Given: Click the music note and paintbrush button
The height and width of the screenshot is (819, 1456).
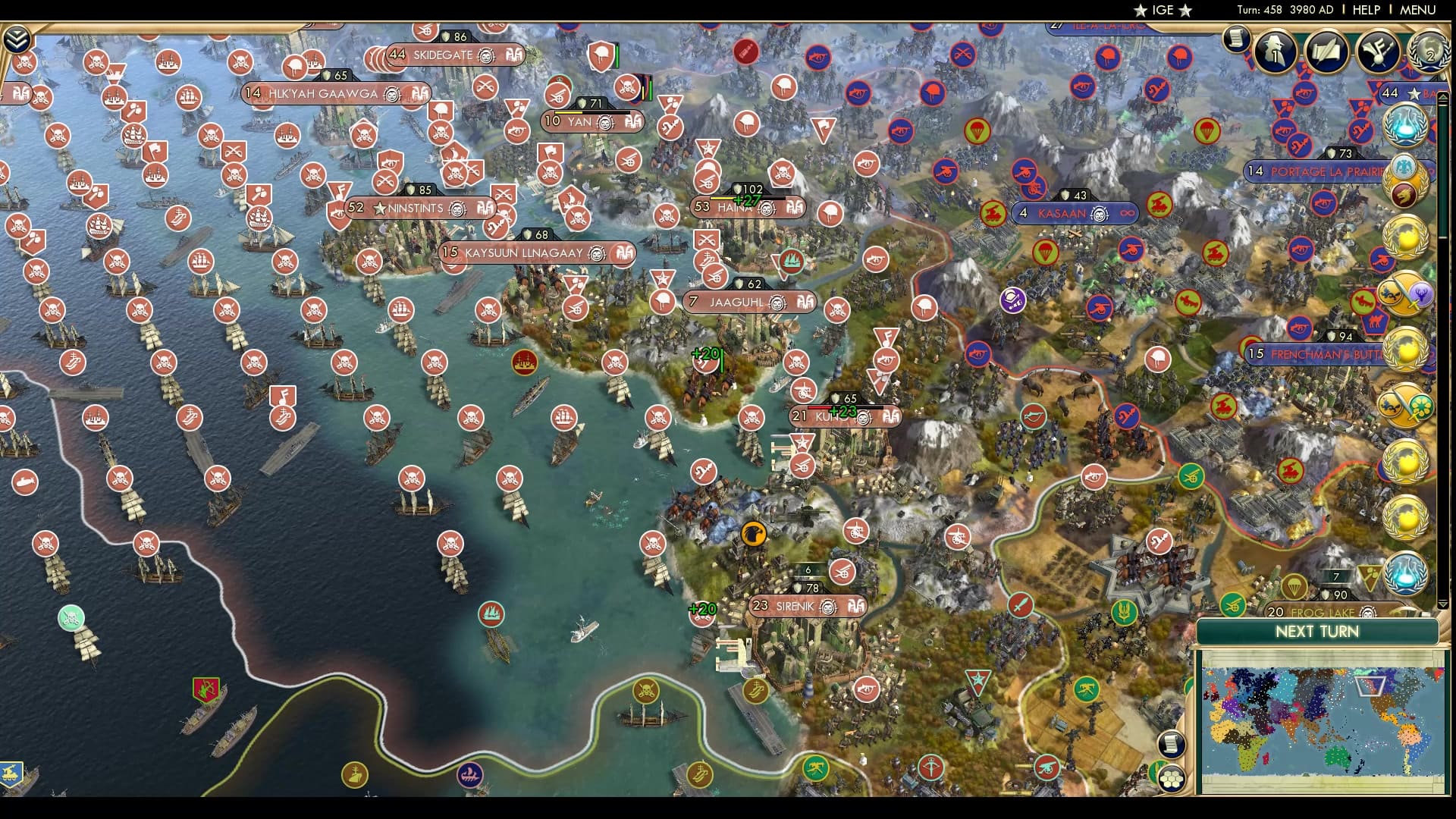Looking at the screenshot, I should pyautogui.click(x=1377, y=52).
